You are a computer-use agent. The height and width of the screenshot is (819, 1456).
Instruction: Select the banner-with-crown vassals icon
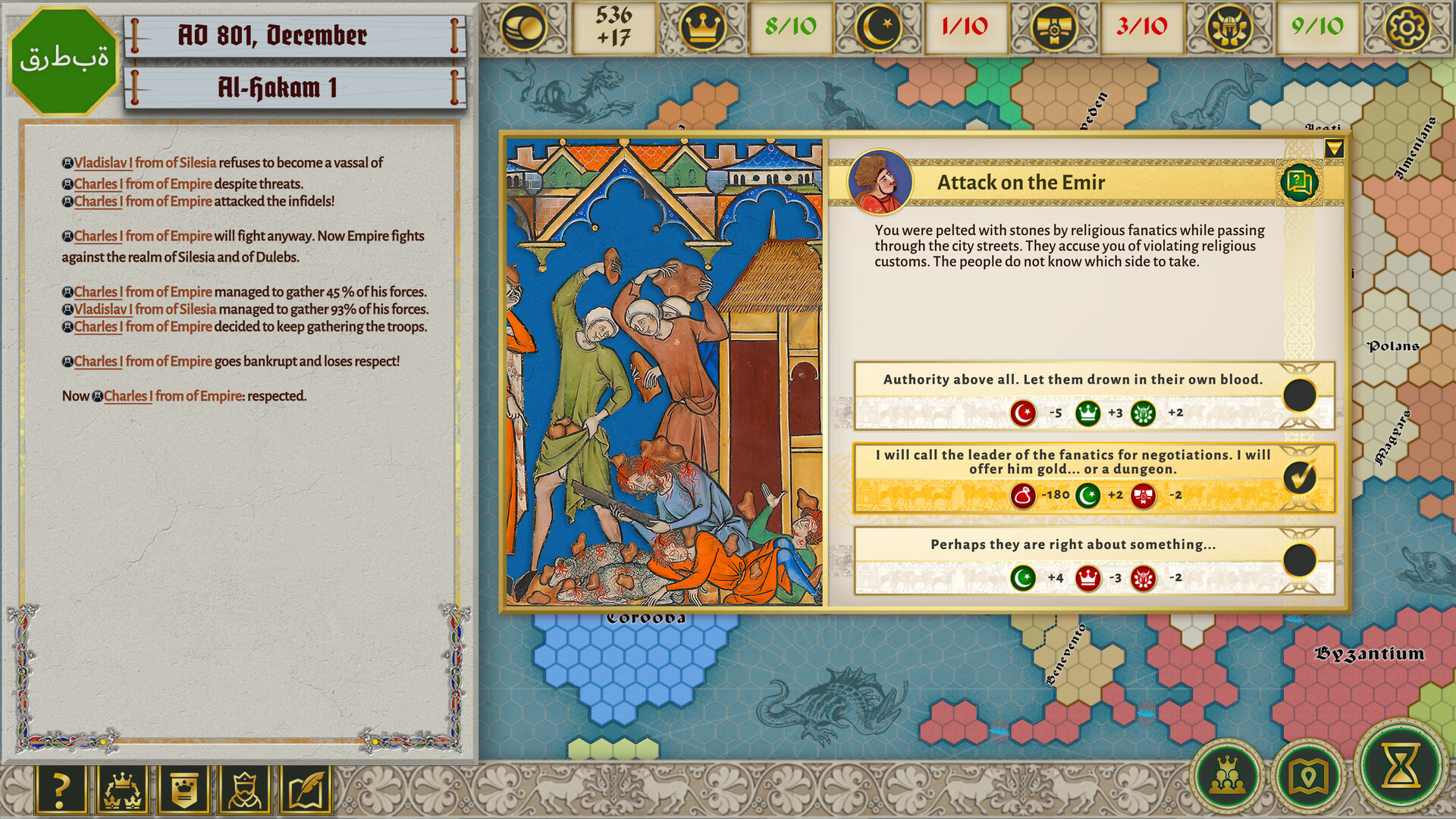[182, 787]
